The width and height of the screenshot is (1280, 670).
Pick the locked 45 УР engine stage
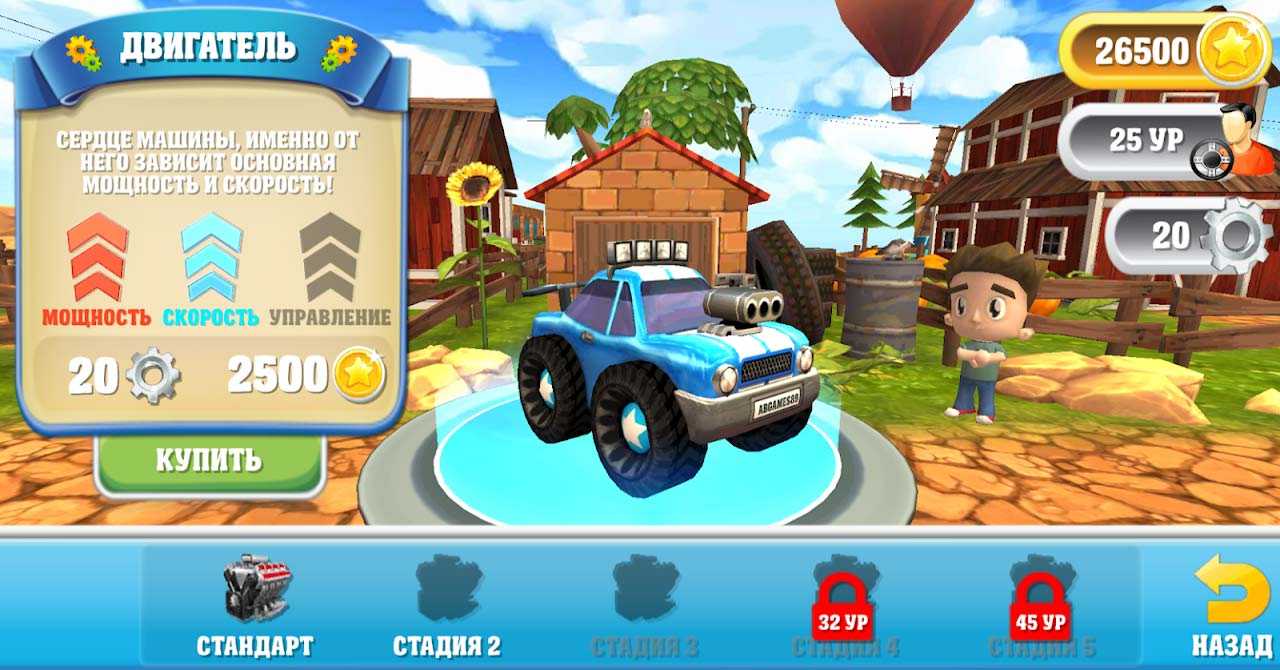1040,605
